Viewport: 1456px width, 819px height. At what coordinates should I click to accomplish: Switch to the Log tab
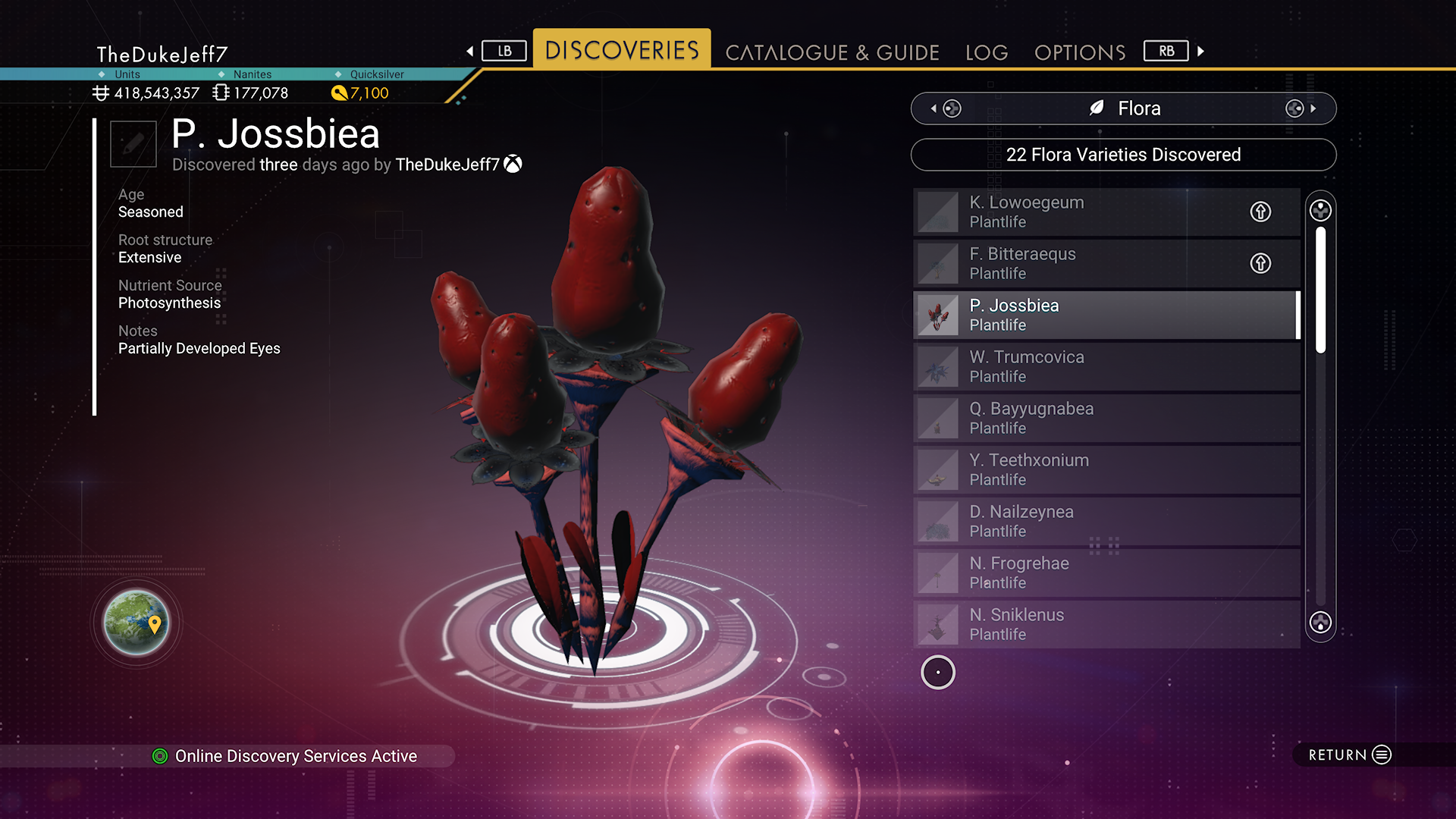[987, 52]
